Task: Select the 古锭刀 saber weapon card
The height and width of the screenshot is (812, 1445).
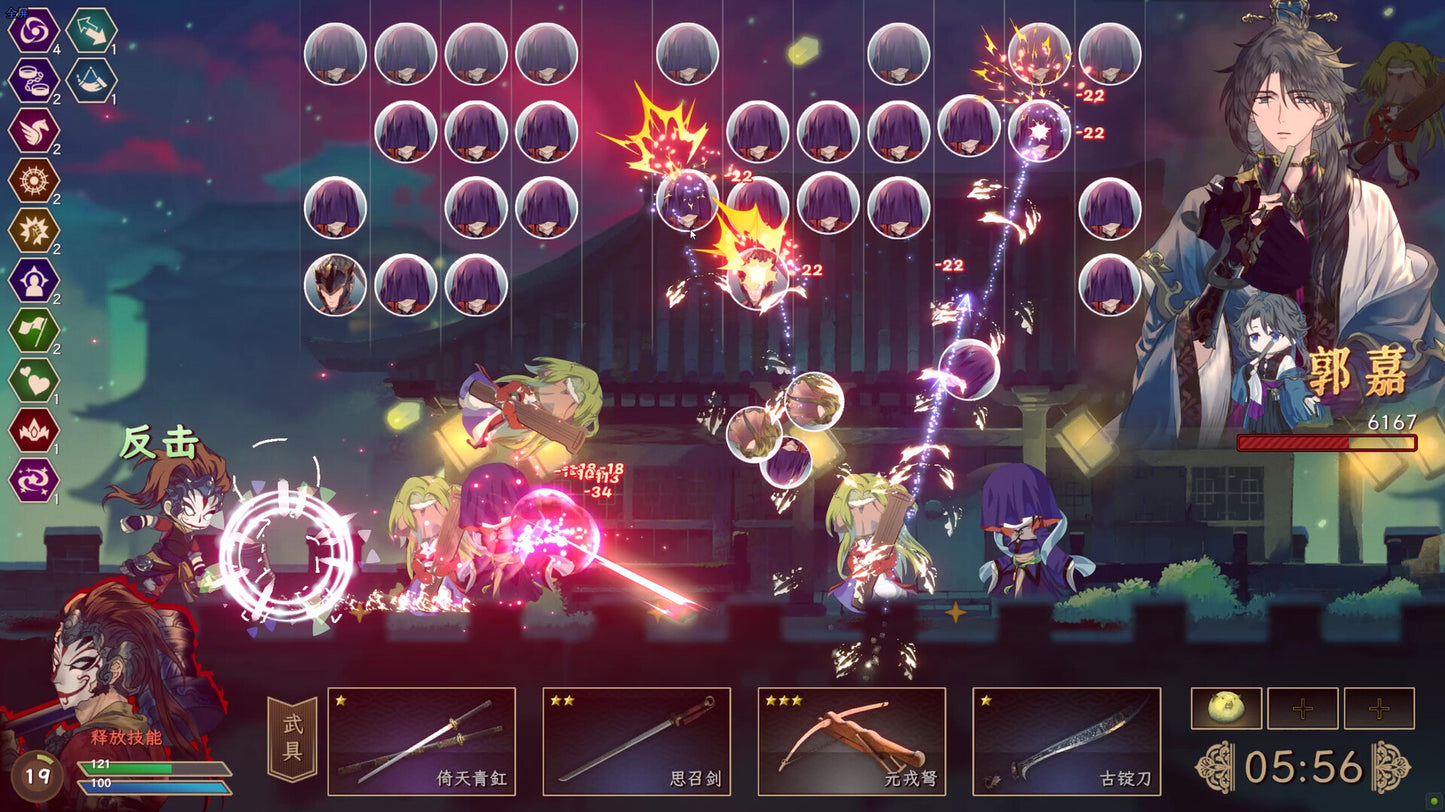Action: [x=1066, y=740]
